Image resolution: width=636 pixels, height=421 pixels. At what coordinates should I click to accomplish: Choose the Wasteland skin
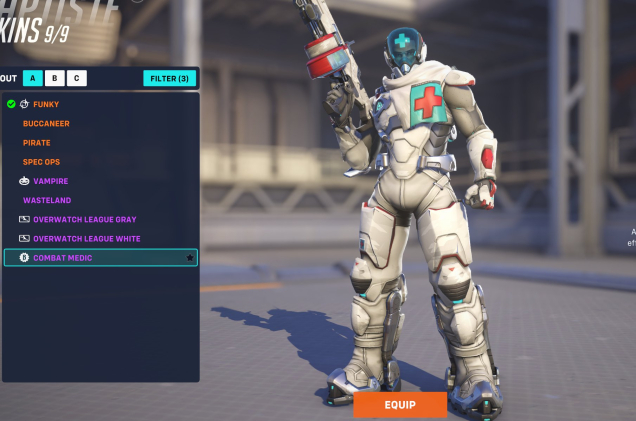point(47,200)
